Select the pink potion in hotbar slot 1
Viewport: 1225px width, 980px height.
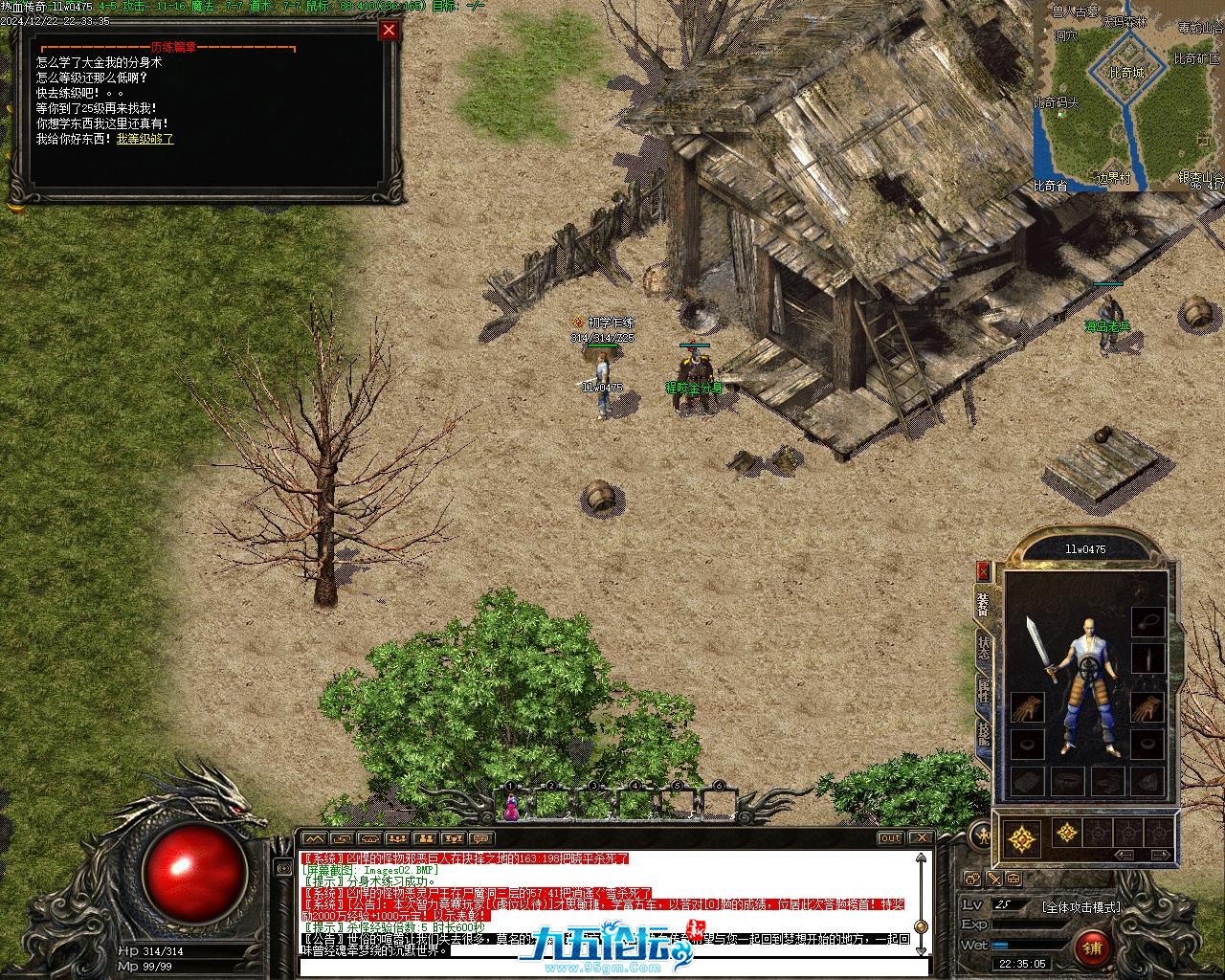[x=511, y=807]
